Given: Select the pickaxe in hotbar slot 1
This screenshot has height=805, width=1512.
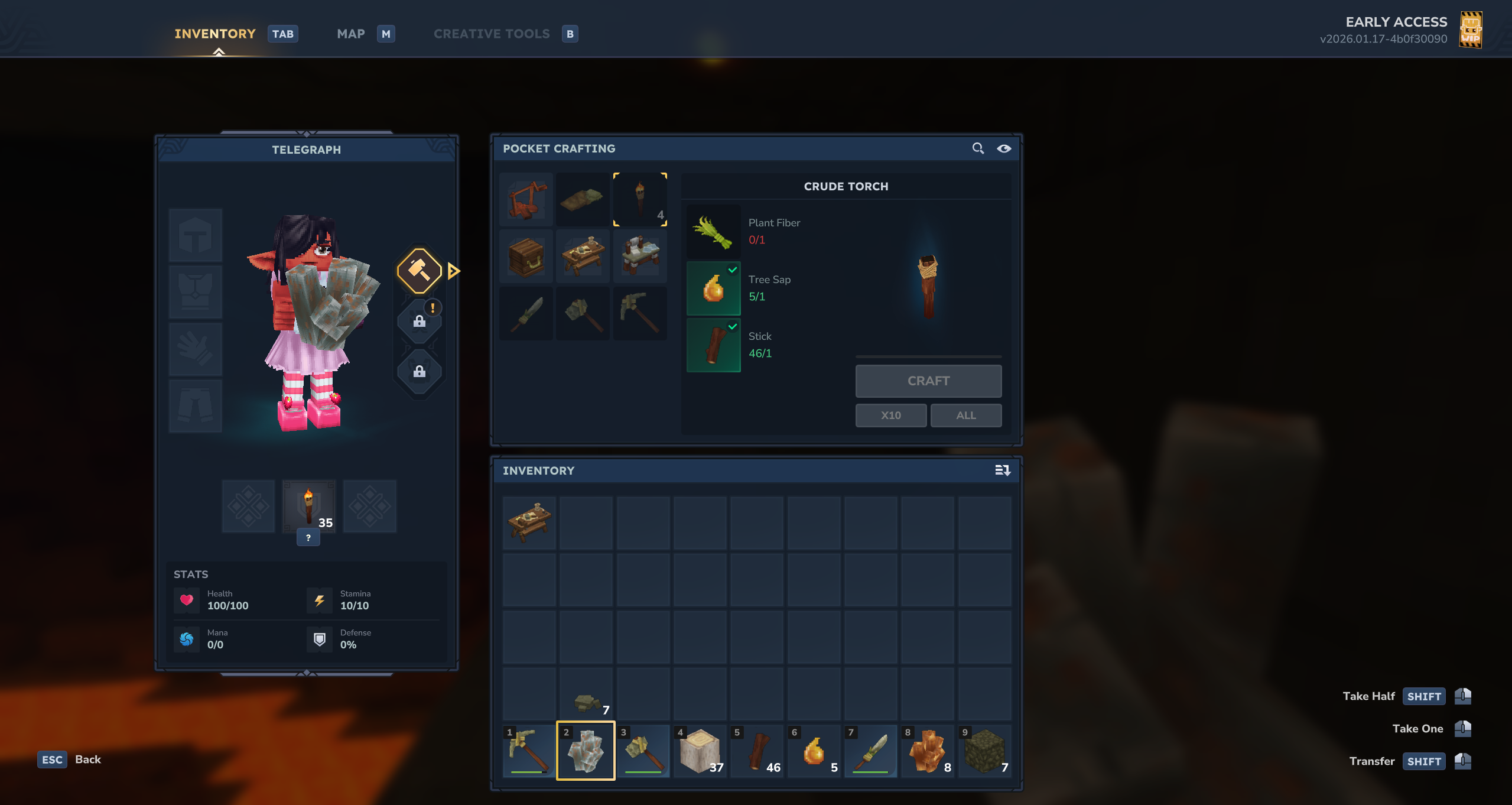Looking at the screenshot, I should coord(529,751).
